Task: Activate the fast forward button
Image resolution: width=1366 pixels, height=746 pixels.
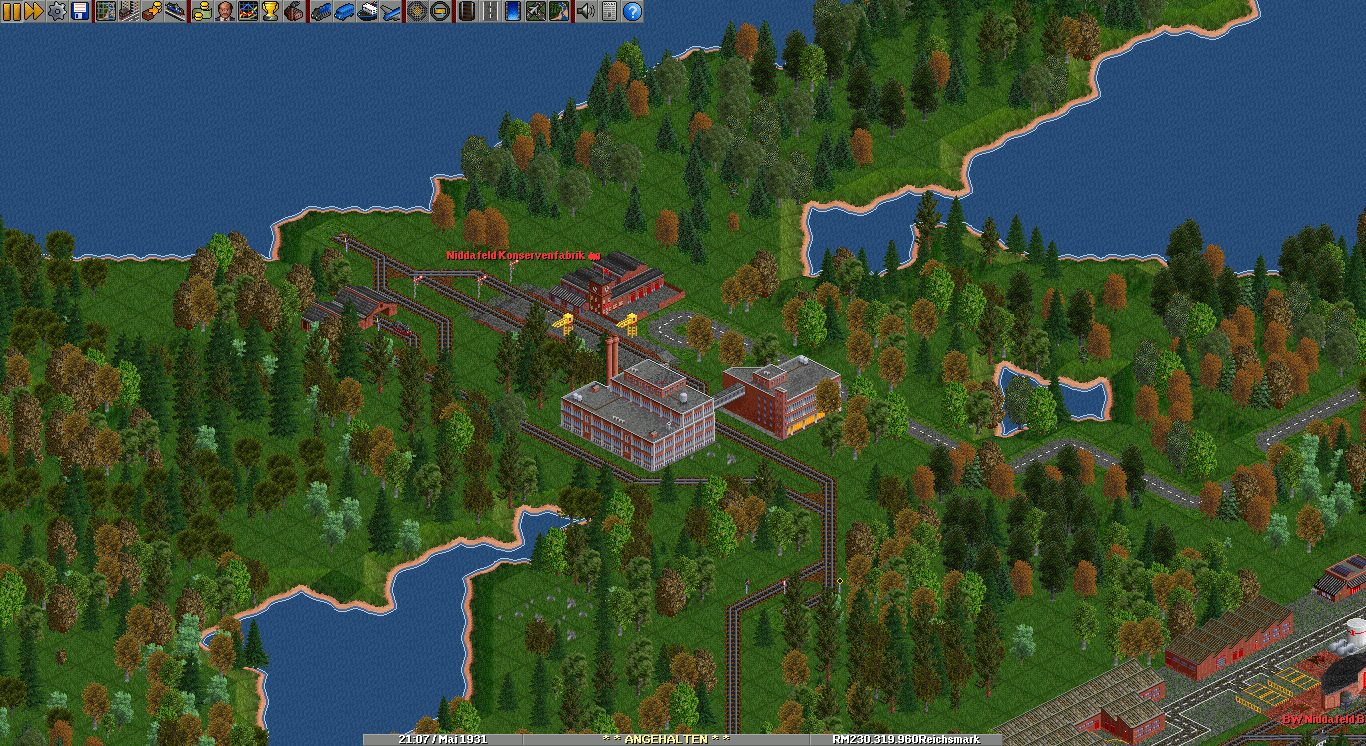Action: tap(33, 11)
